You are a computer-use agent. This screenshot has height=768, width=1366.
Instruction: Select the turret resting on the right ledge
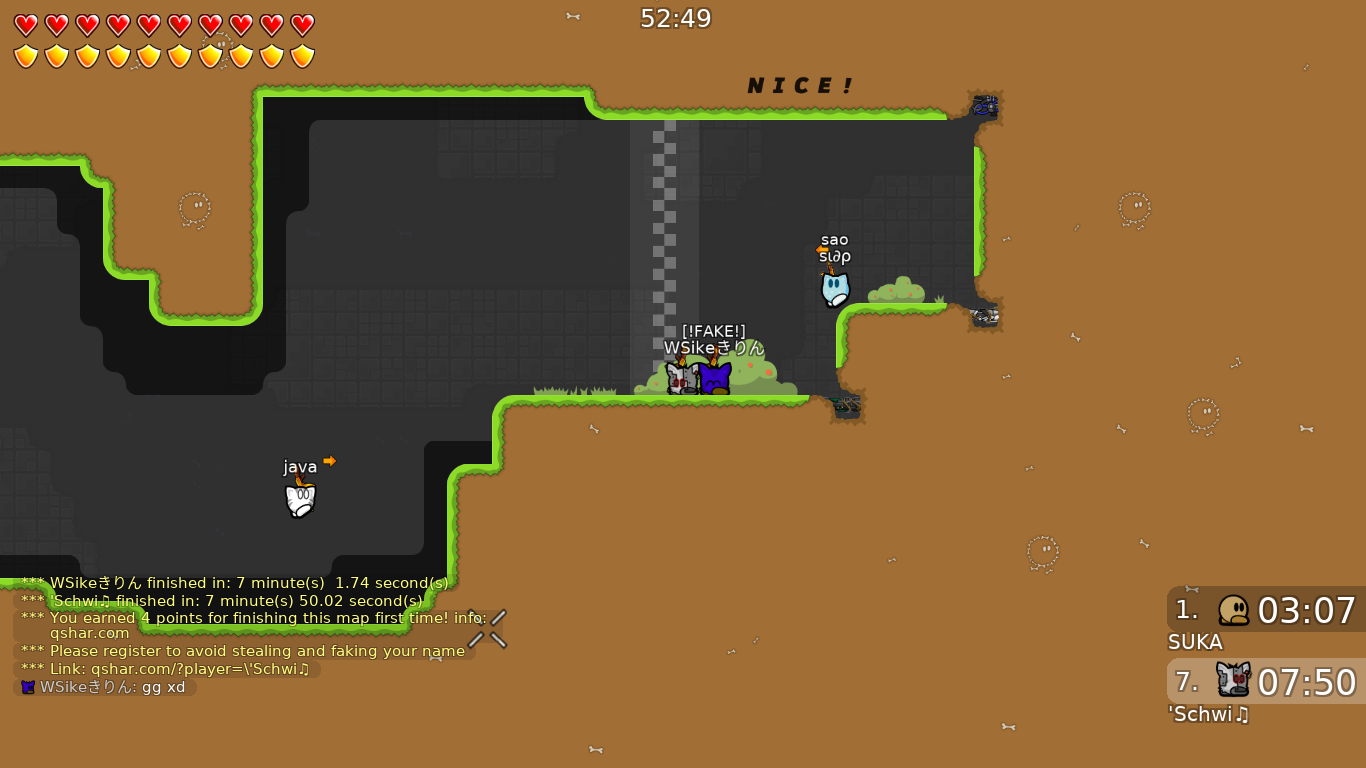tap(985, 318)
